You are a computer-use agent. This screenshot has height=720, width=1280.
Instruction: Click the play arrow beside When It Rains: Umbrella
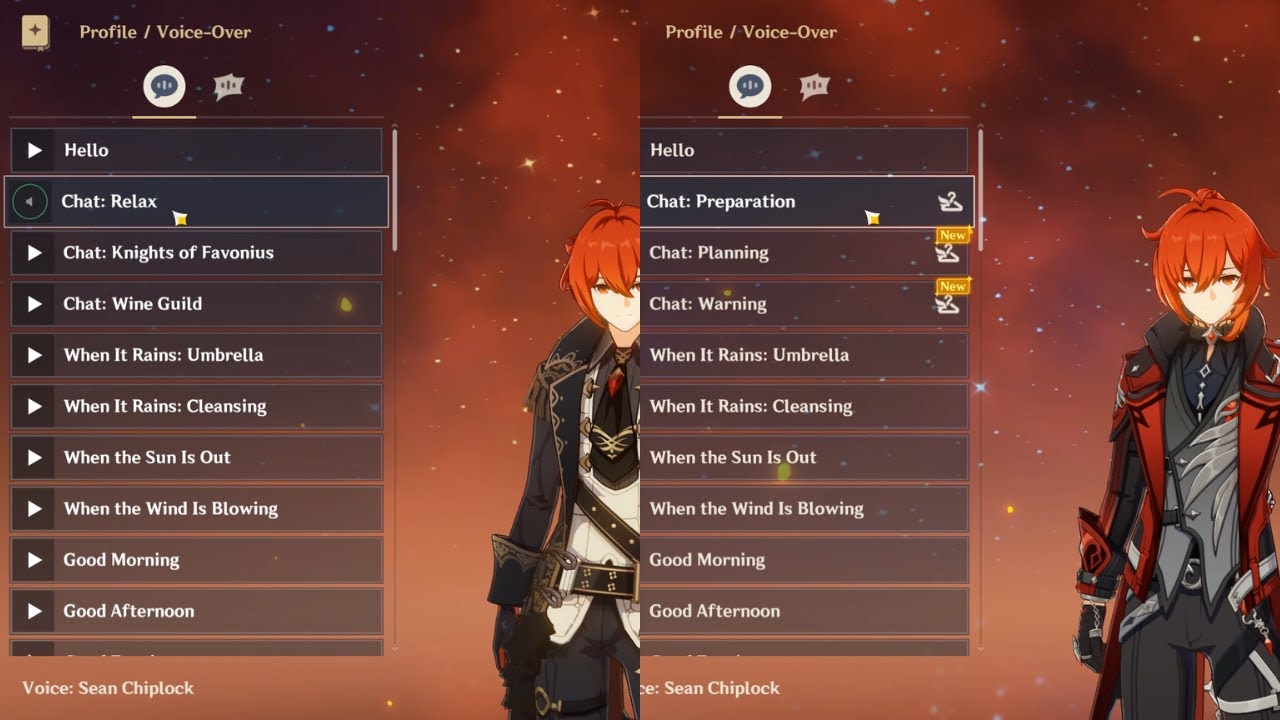tap(35, 355)
